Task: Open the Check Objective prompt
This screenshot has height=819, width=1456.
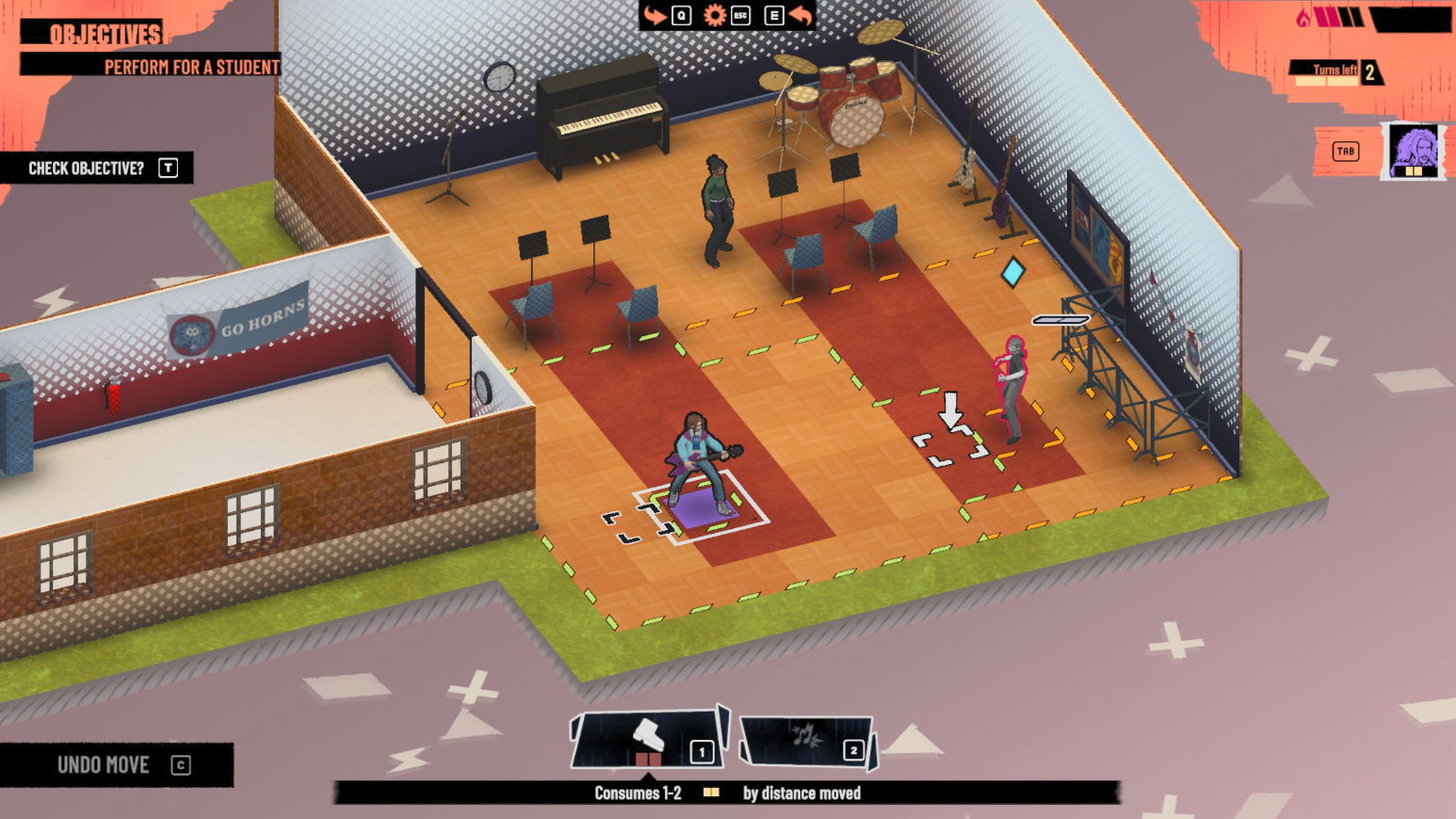Action: [97, 169]
